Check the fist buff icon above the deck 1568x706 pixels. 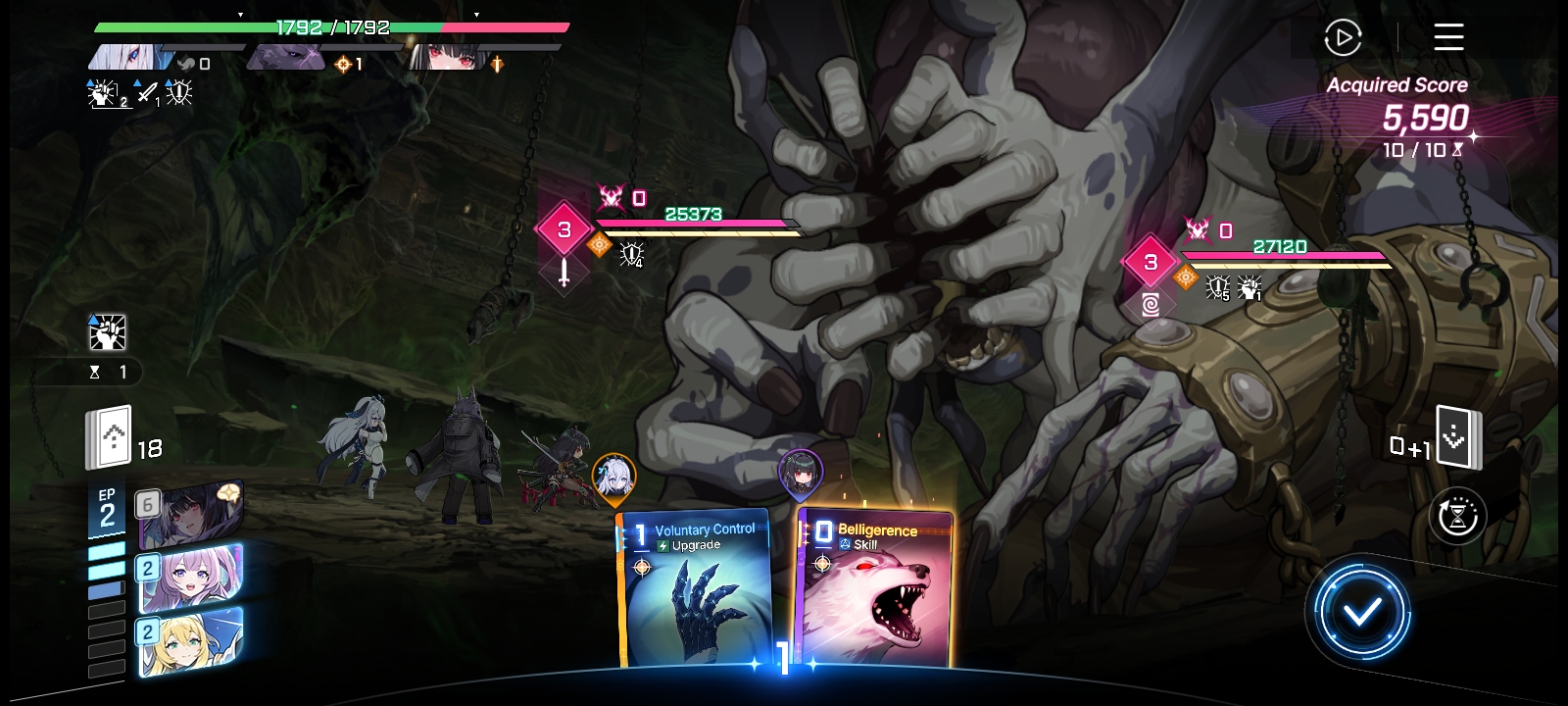click(108, 333)
